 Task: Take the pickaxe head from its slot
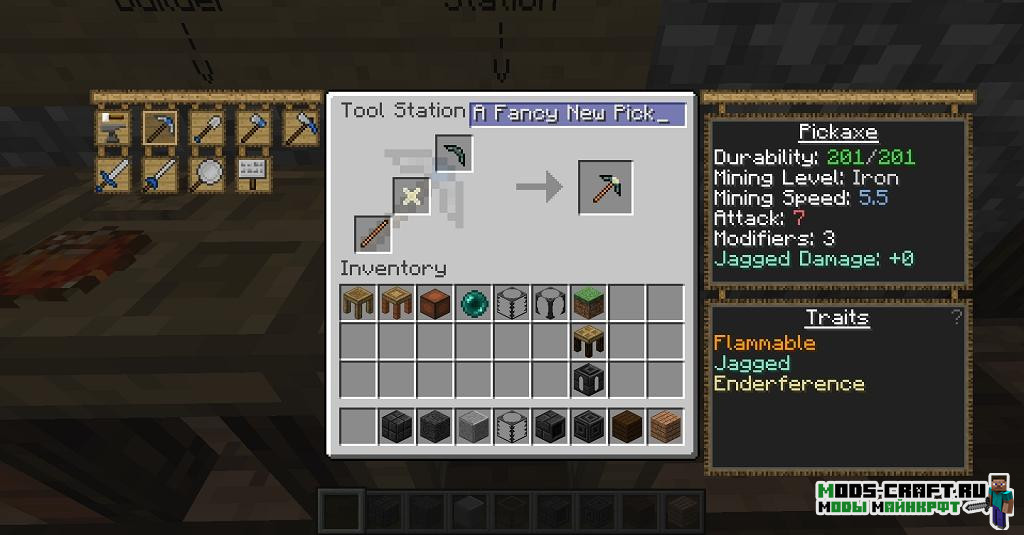coord(454,153)
